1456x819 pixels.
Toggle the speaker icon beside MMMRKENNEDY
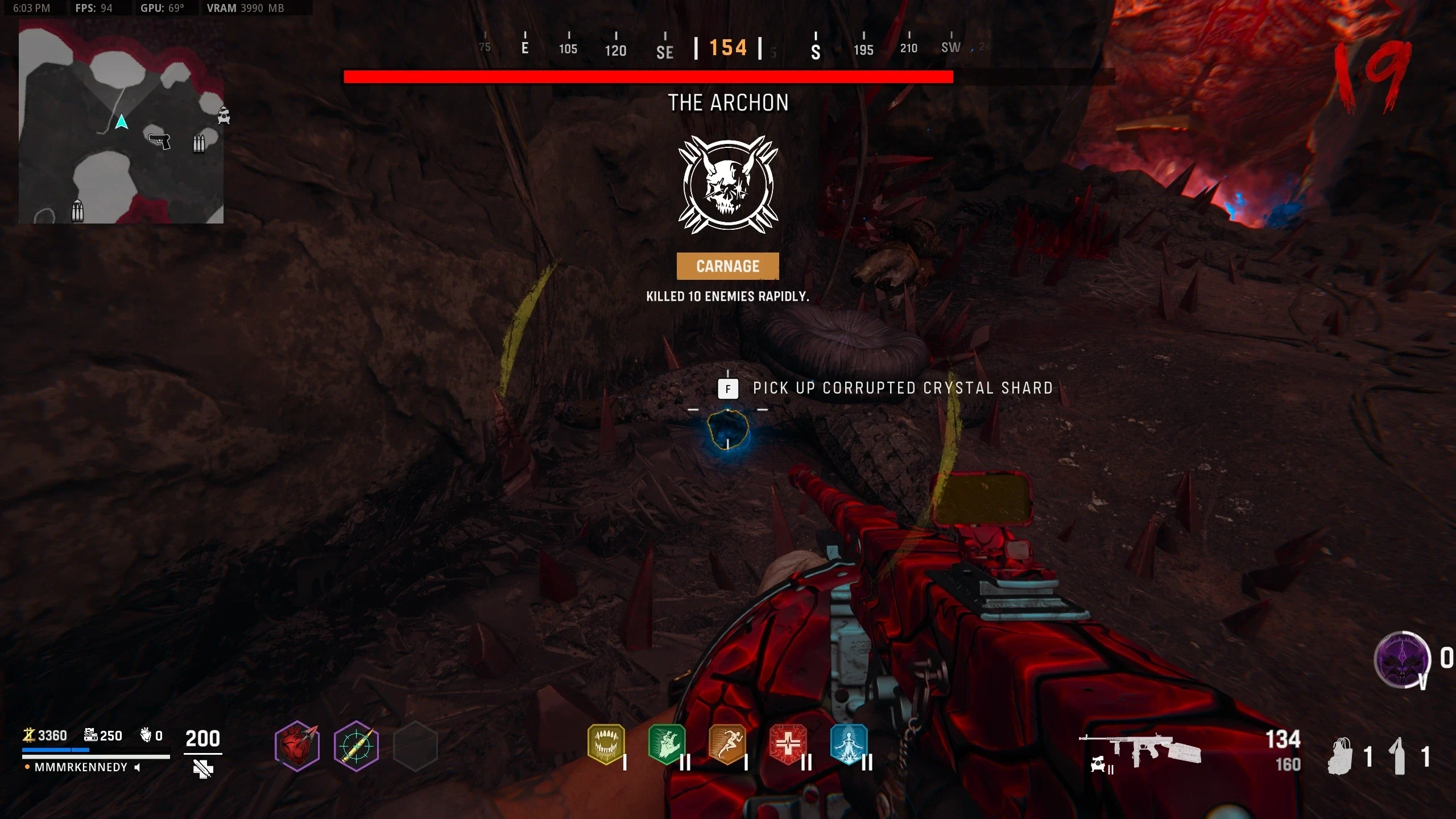[137, 767]
